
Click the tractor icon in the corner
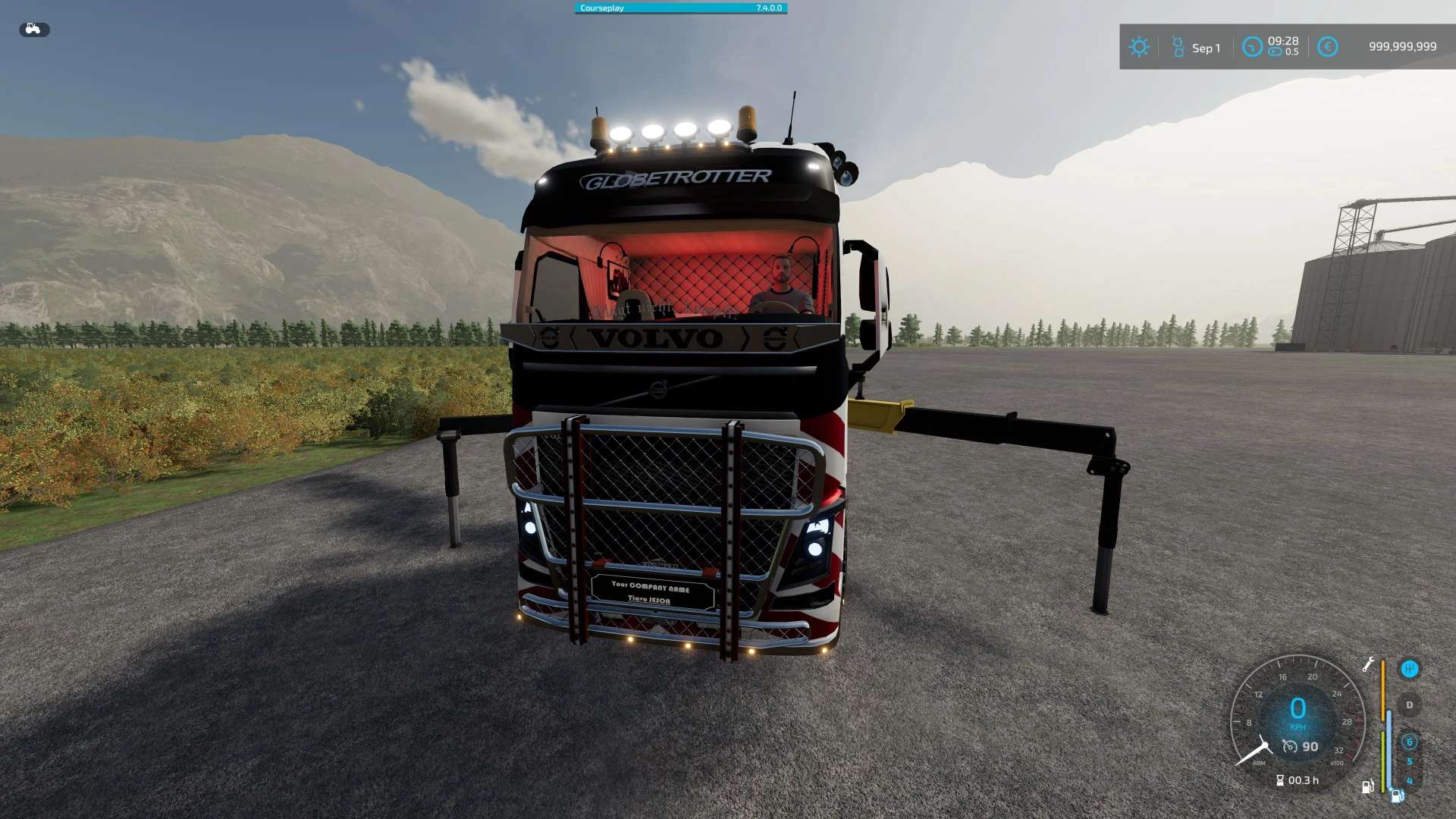point(33,30)
